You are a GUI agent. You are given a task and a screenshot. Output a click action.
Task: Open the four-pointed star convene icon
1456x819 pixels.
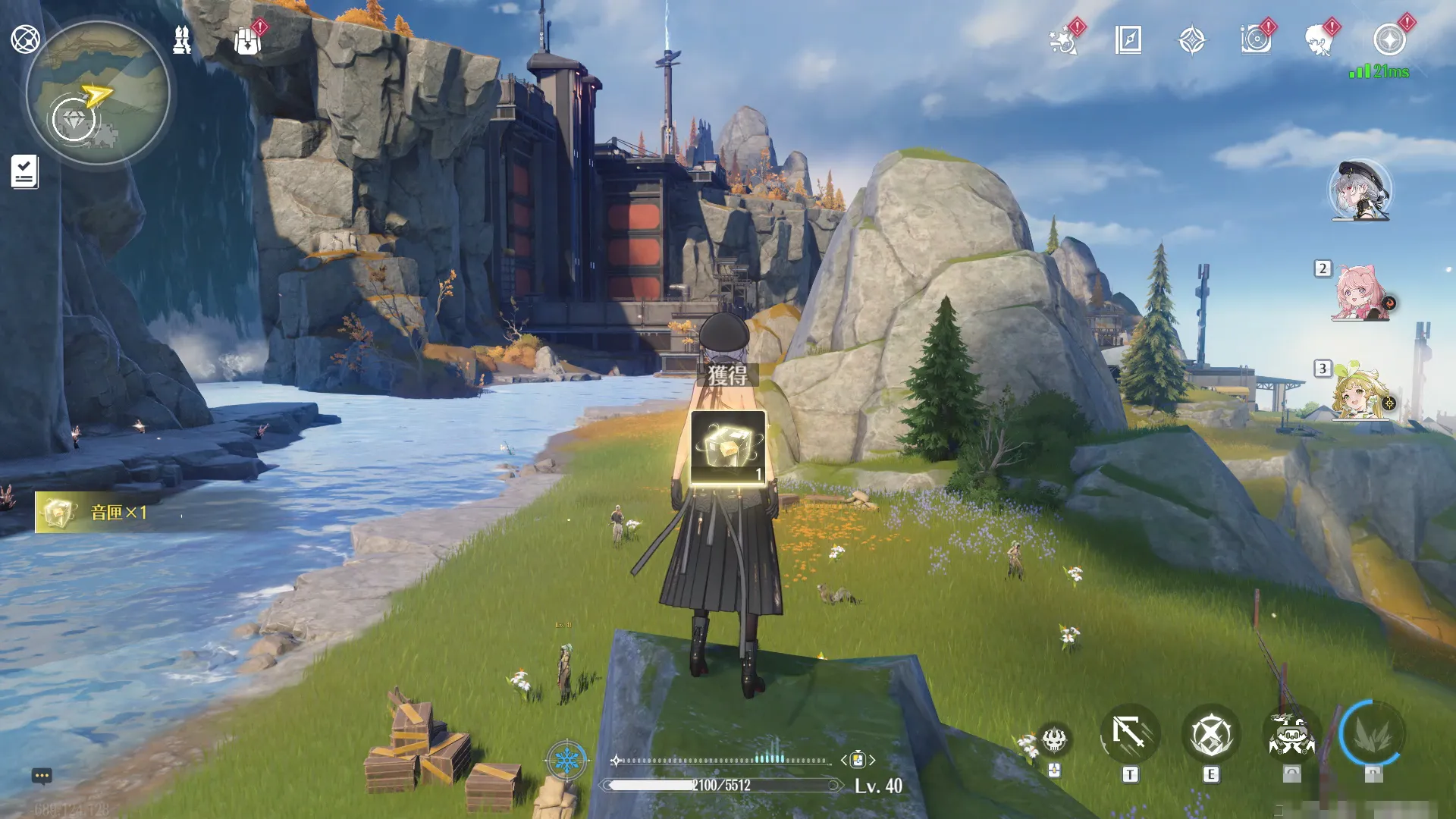(1192, 40)
